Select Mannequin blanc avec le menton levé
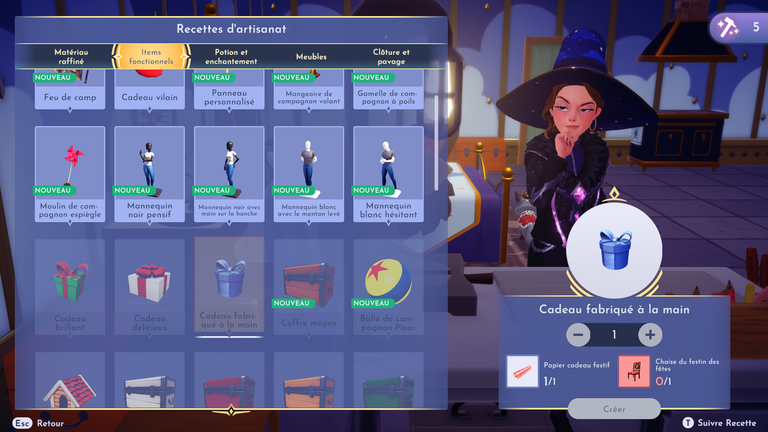Image resolution: width=768 pixels, height=432 pixels. click(309, 173)
